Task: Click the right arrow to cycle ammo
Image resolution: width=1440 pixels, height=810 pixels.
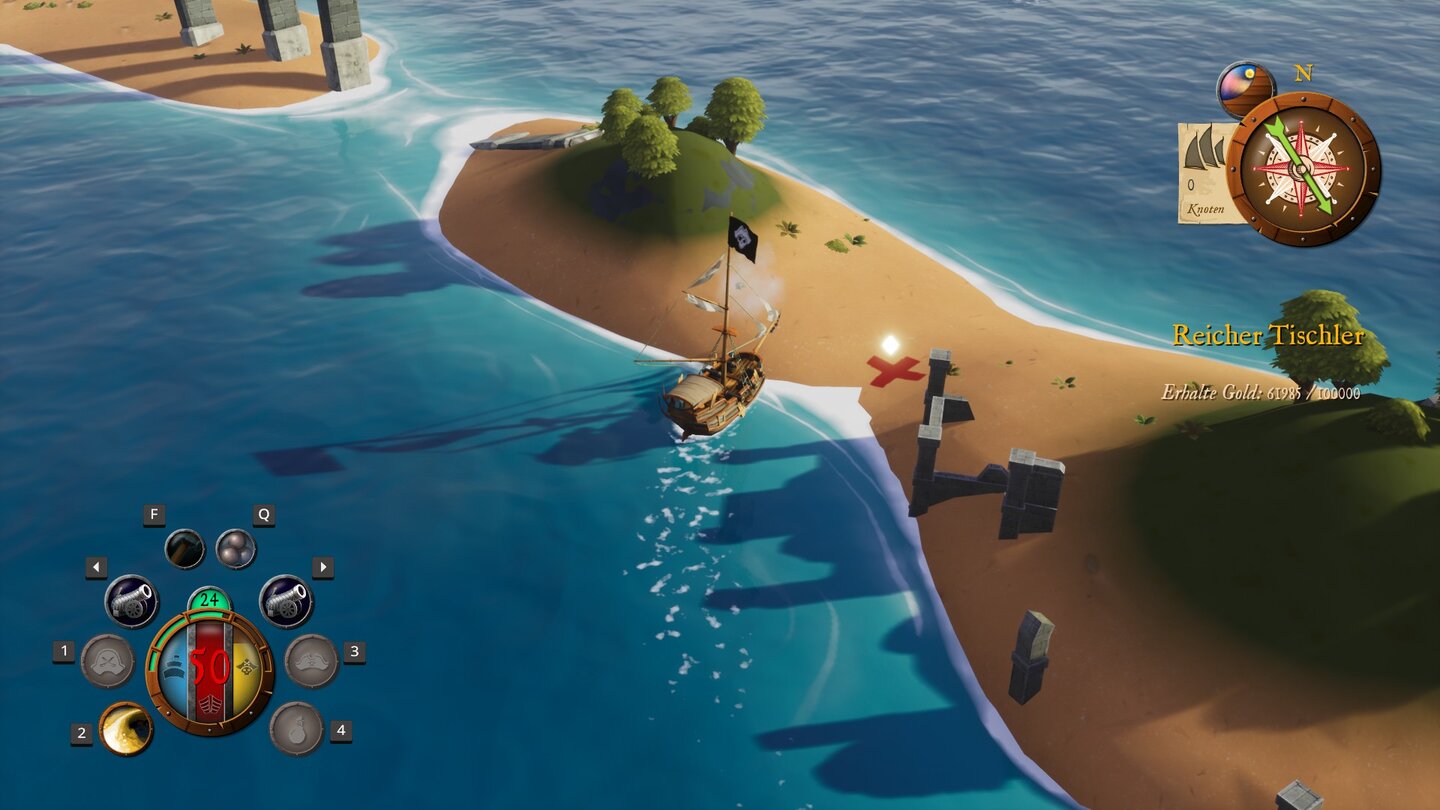Action: tap(322, 566)
